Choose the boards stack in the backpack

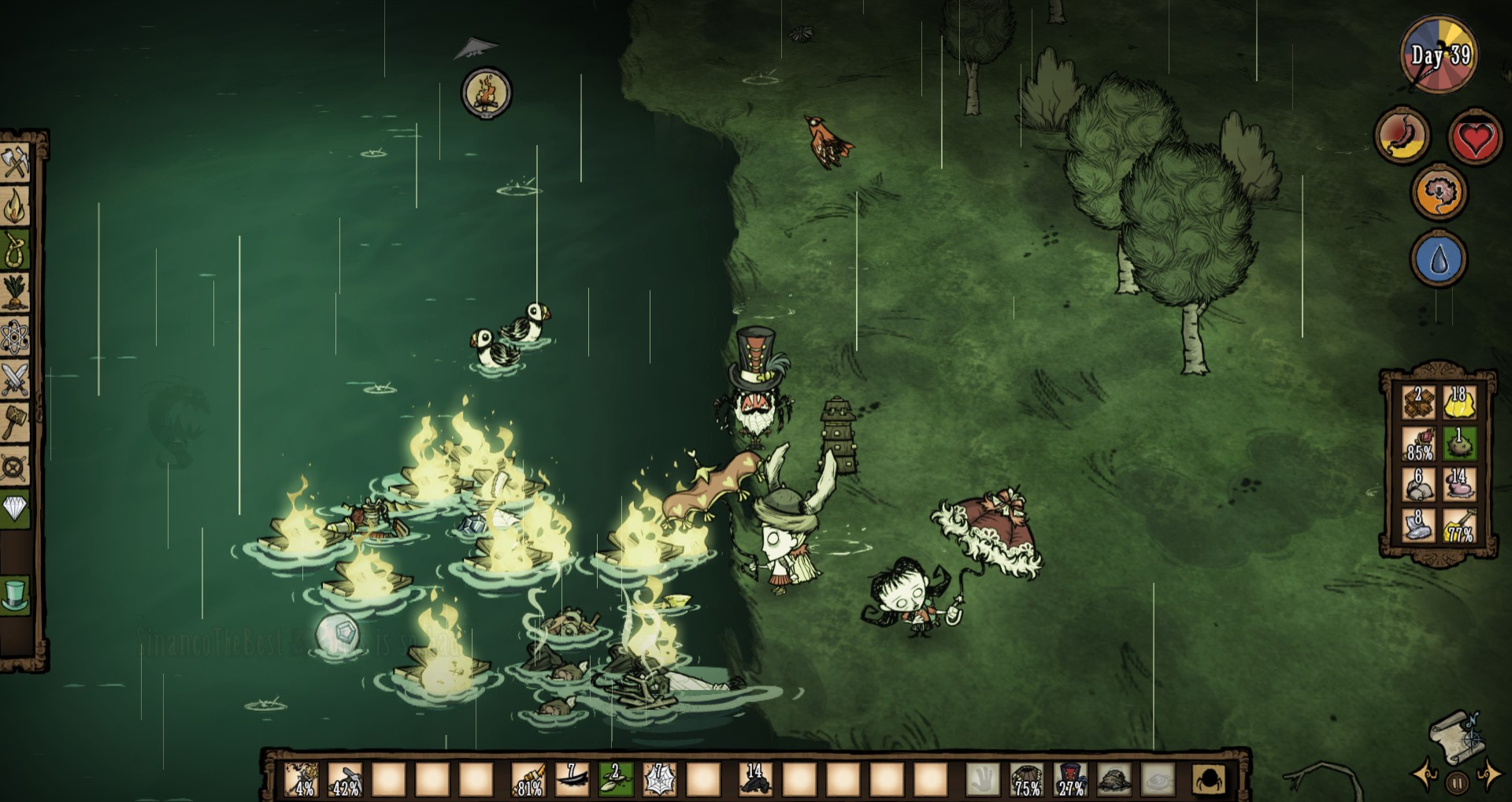point(1418,403)
